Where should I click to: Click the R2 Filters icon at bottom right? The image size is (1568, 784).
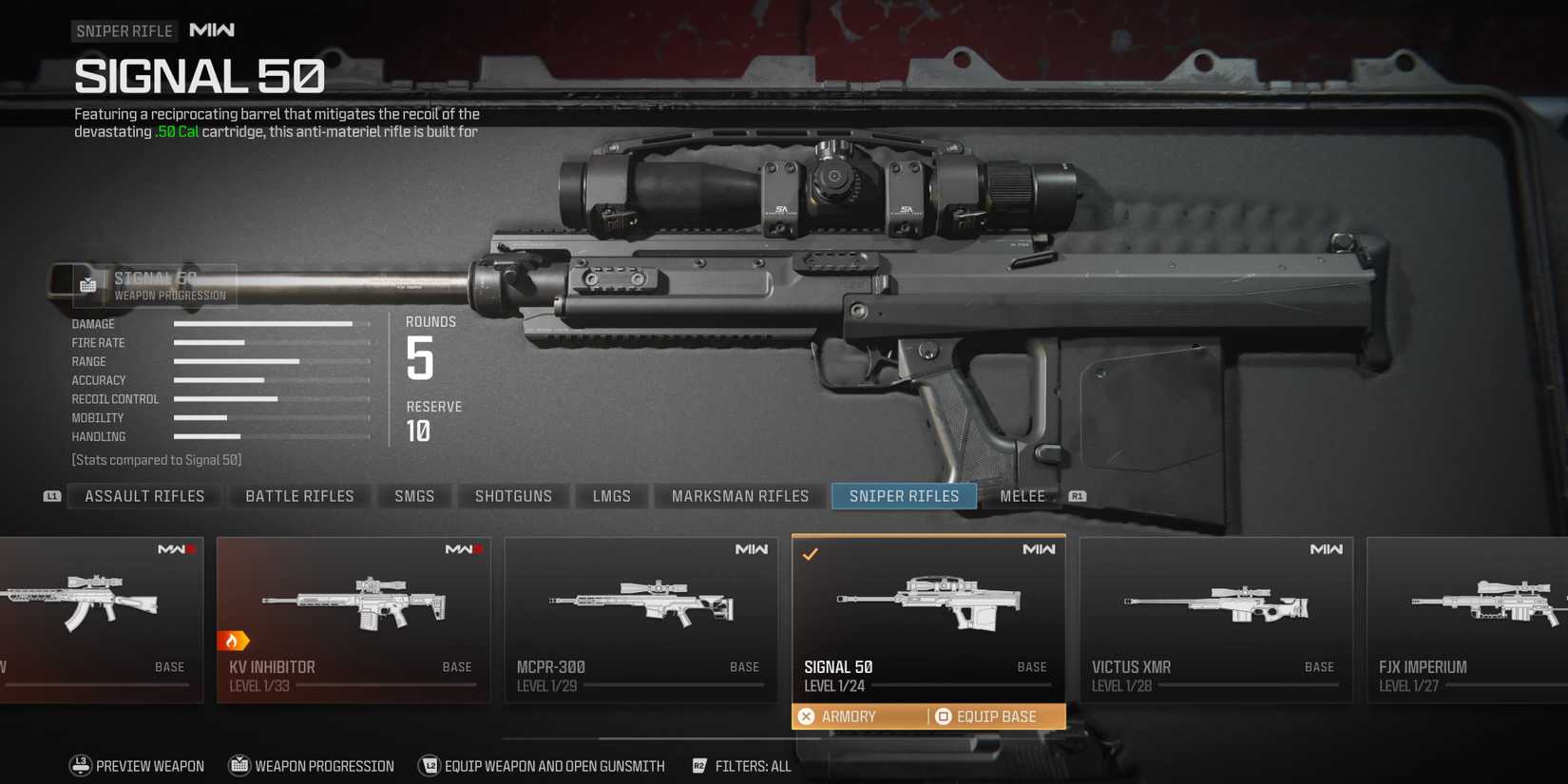(700, 765)
